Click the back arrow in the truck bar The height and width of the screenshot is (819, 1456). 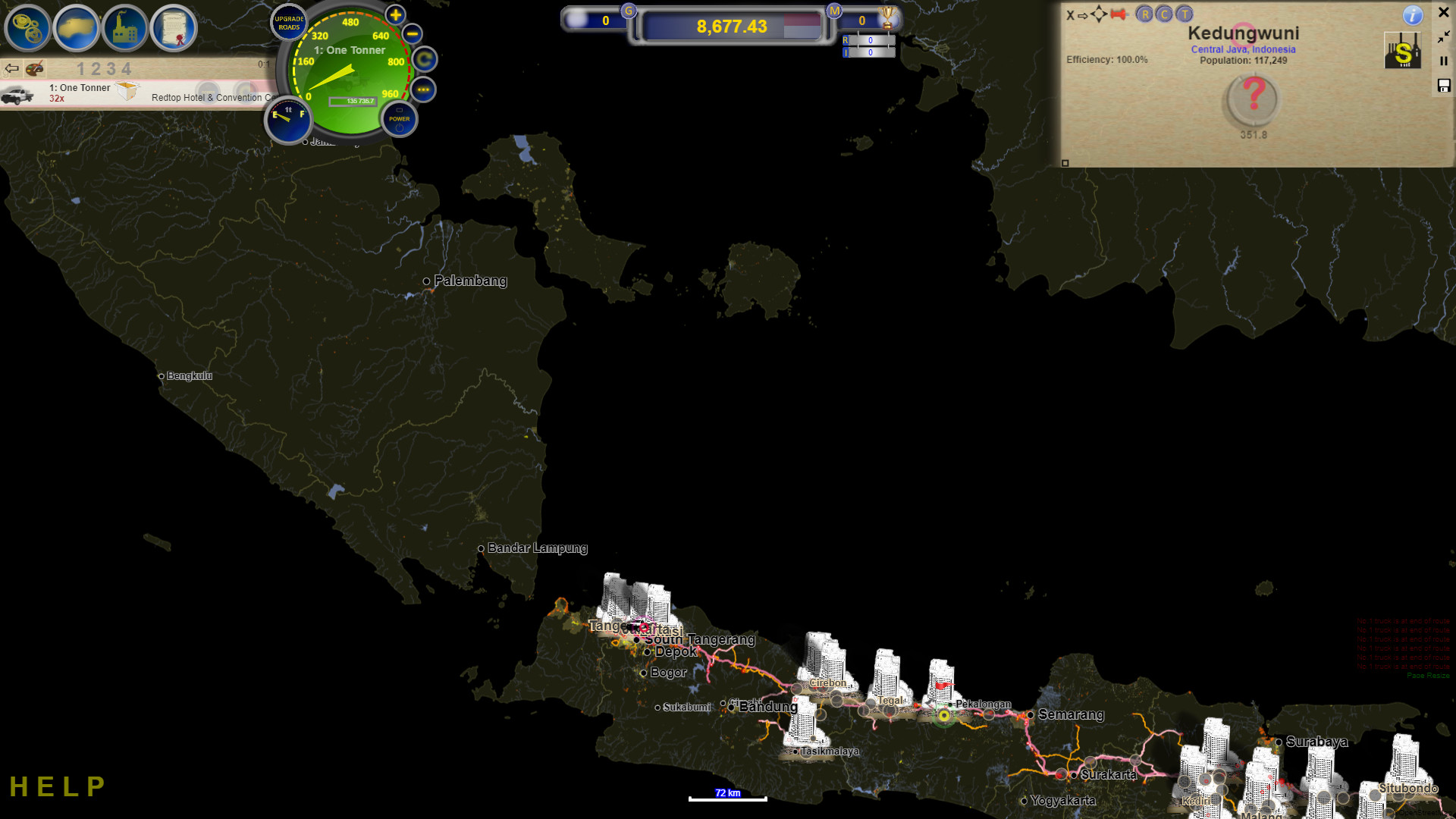(11, 68)
